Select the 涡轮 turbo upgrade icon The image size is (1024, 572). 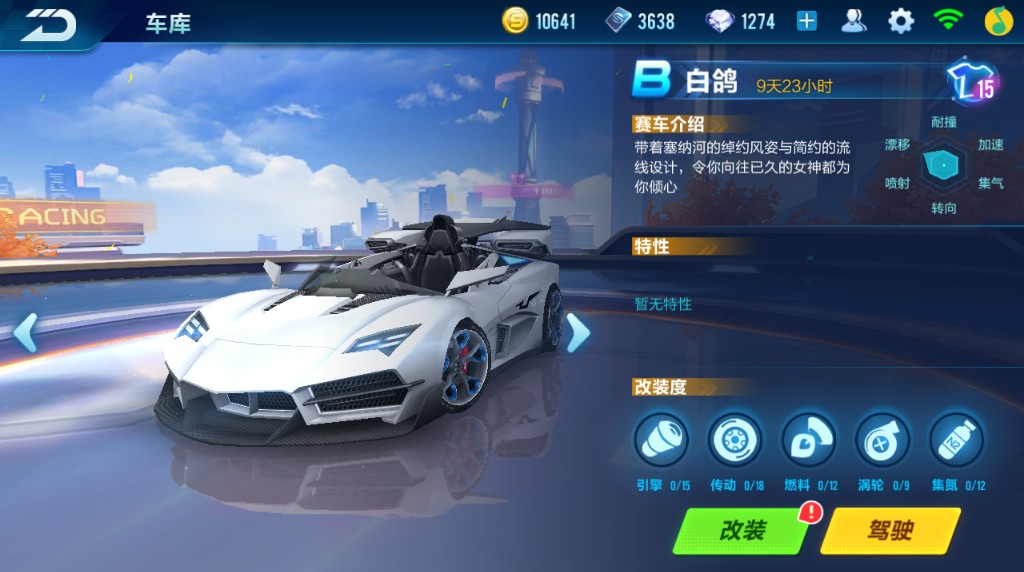click(882, 440)
